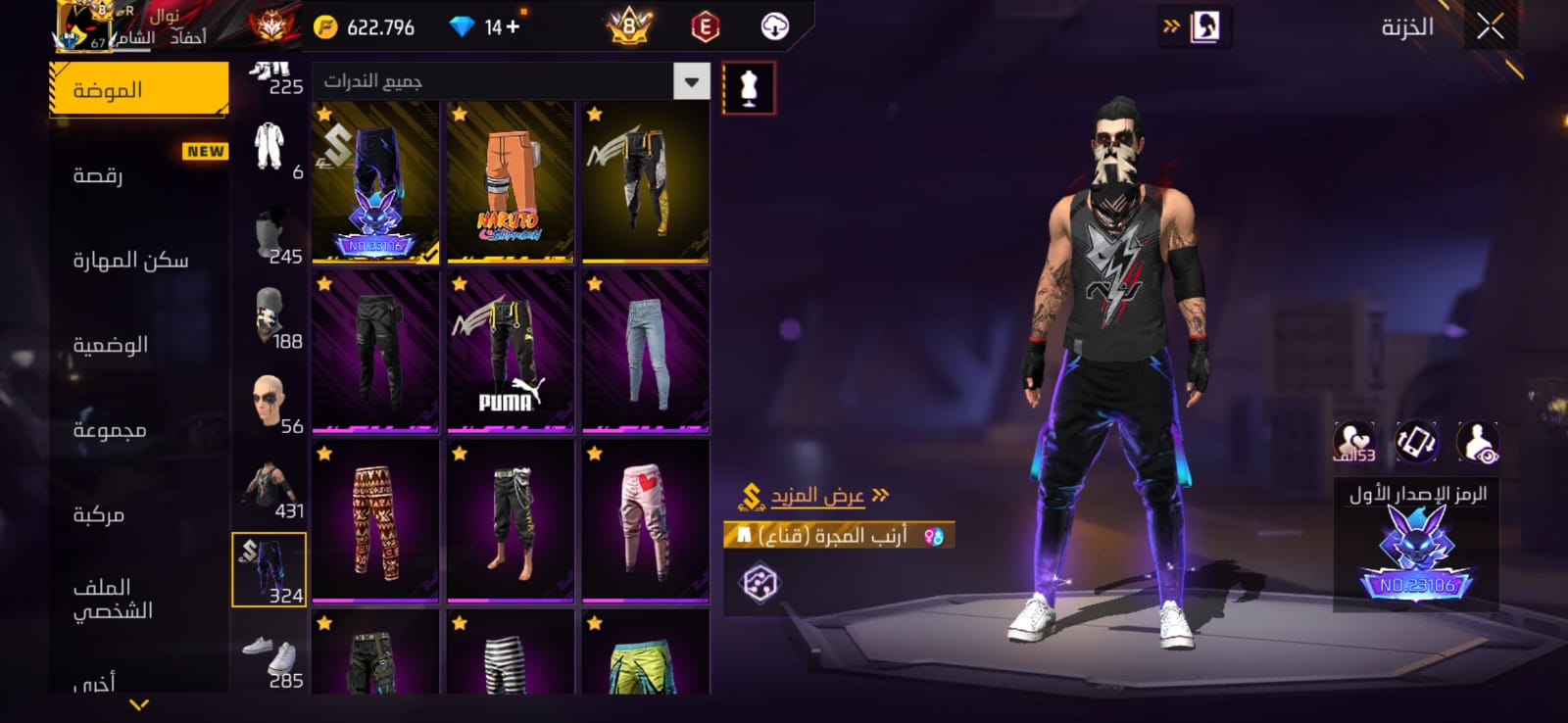The width and height of the screenshot is (1568, 723).
Task: Select the Naruto orange pants item
Action: pyautogui.click(x=510, y=182)
